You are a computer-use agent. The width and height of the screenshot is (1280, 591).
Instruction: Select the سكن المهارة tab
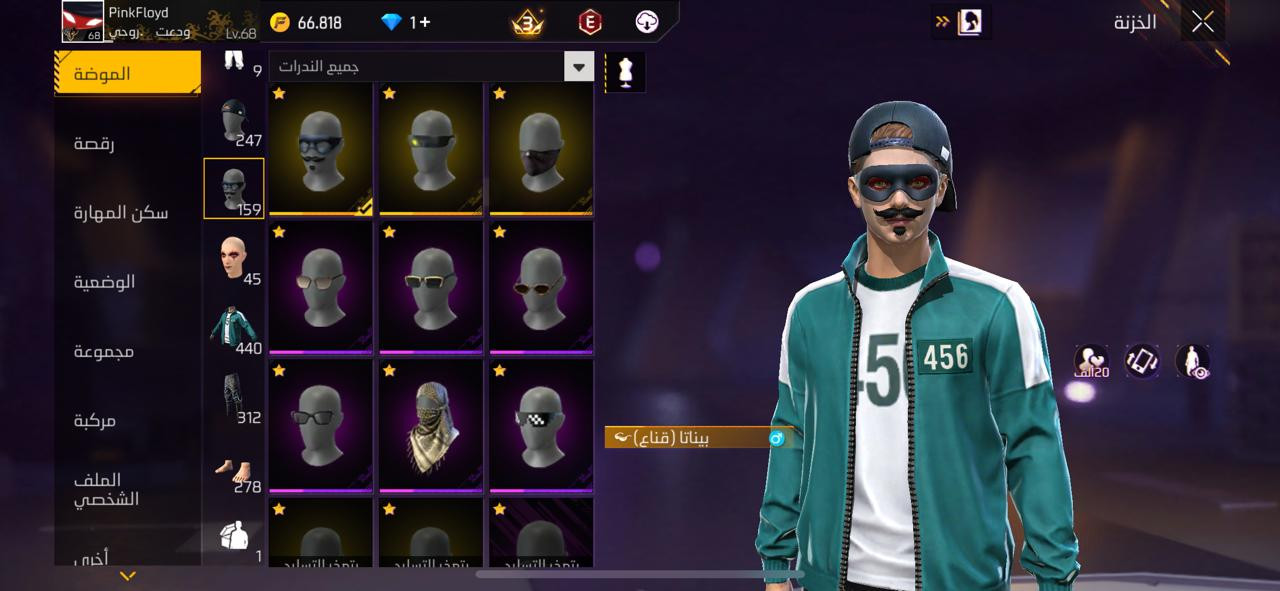[121, 212]
